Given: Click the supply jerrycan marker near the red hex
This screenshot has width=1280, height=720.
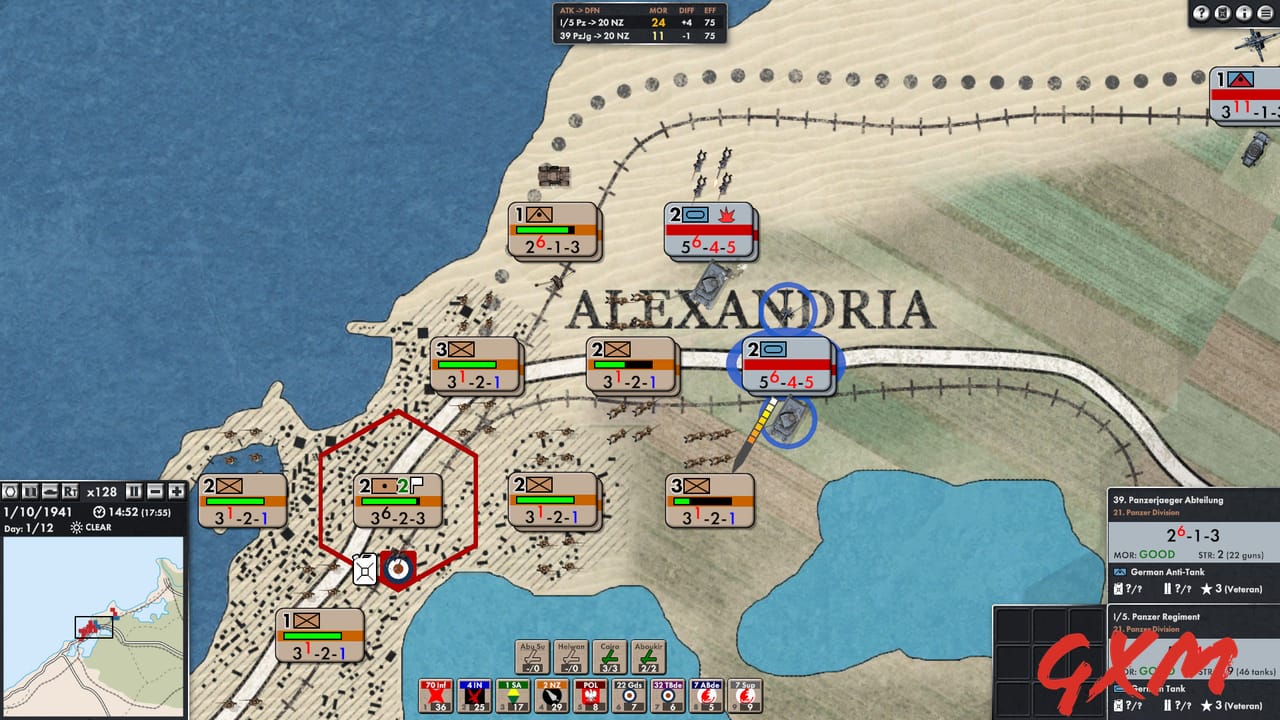Looking at the screenshot, I should [365, 570].
